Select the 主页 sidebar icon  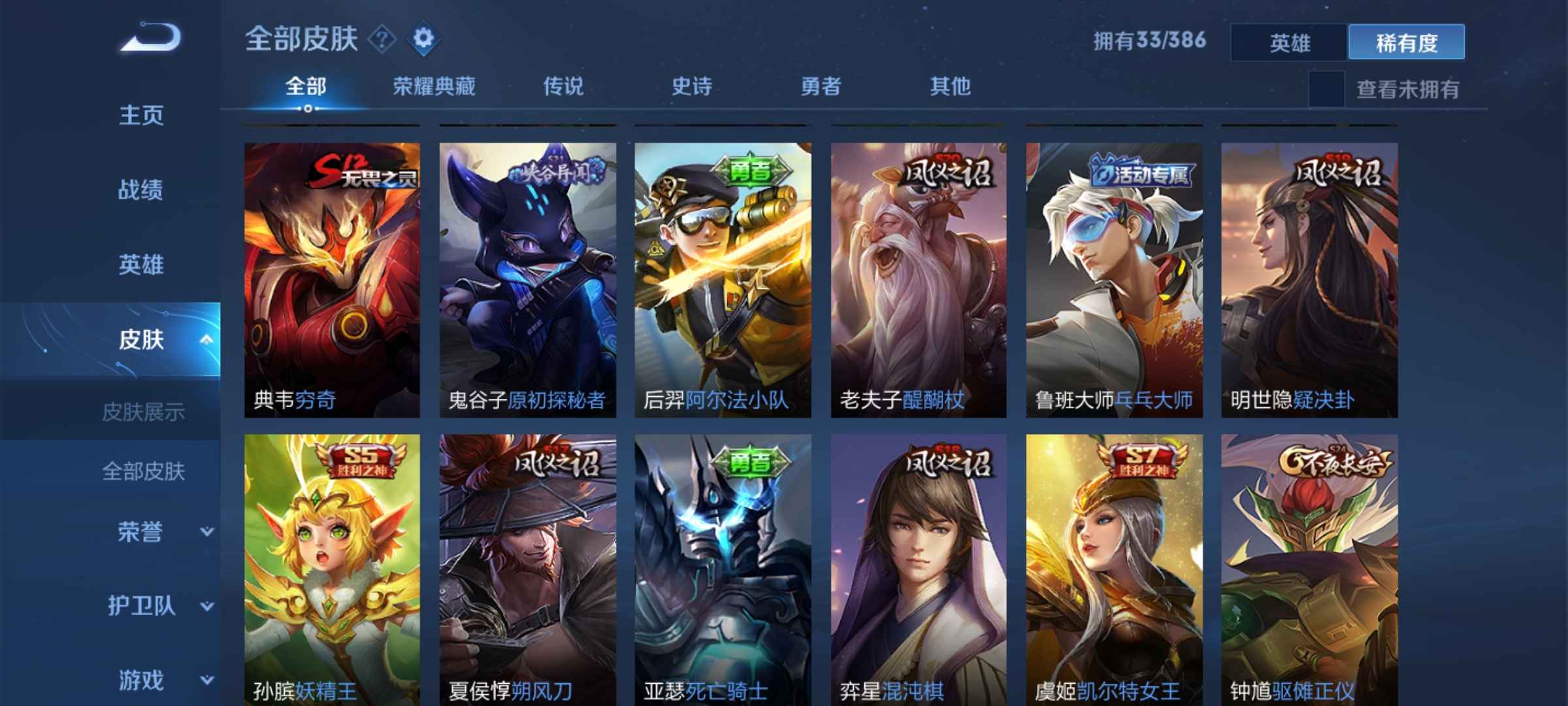pyautogui.click(x=142, y=114)
